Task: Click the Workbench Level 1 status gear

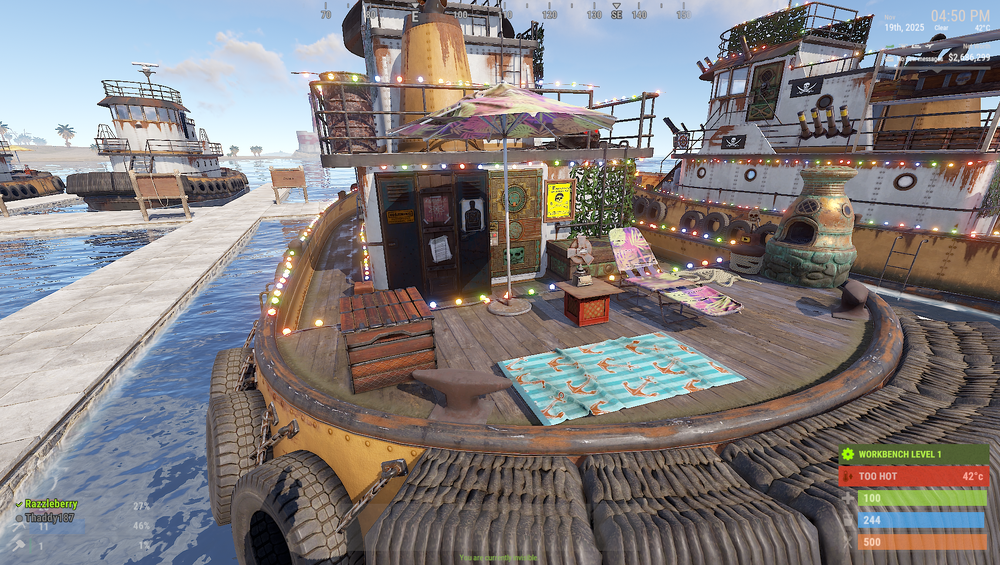Action: [848, 455]
